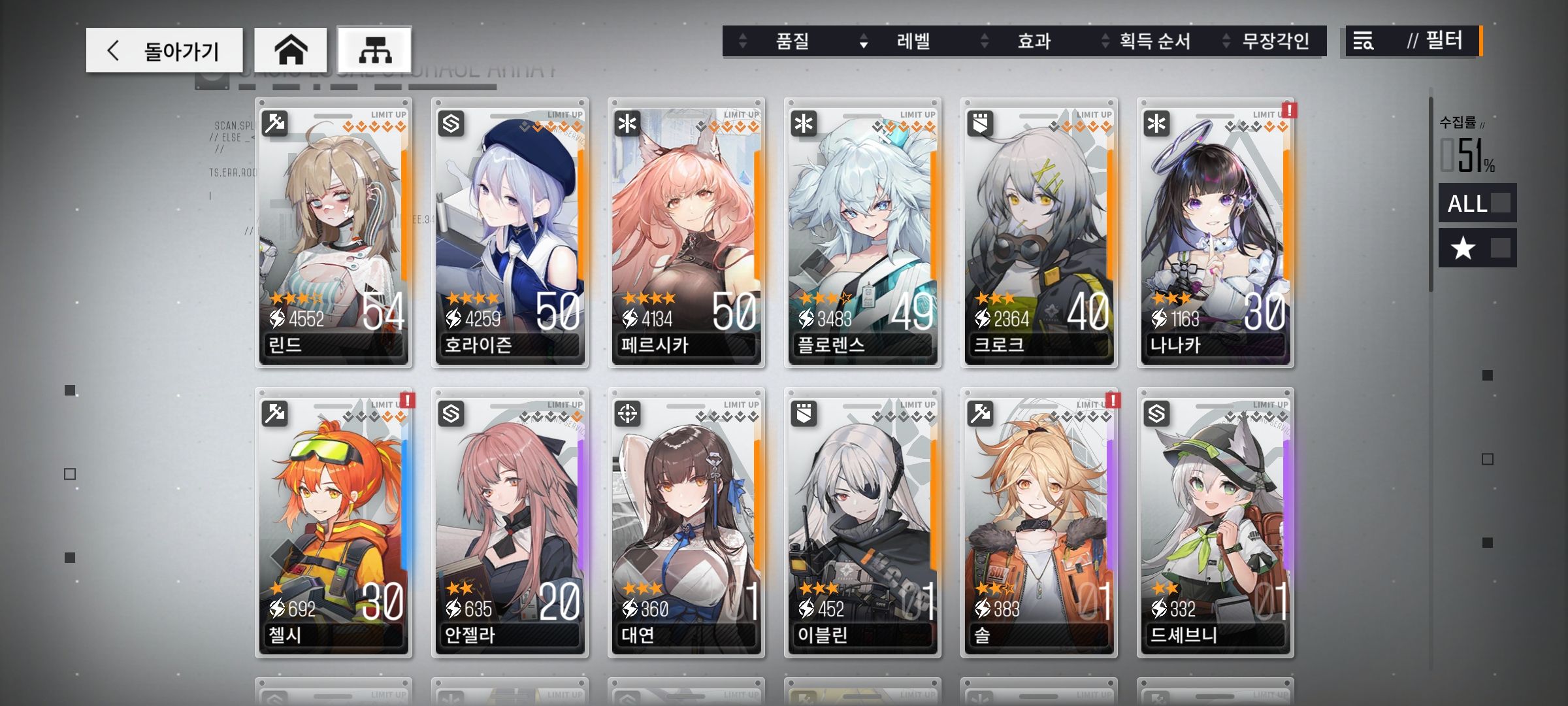
Task: Sort cards by 효과
Action: [x=1034, y=41]
